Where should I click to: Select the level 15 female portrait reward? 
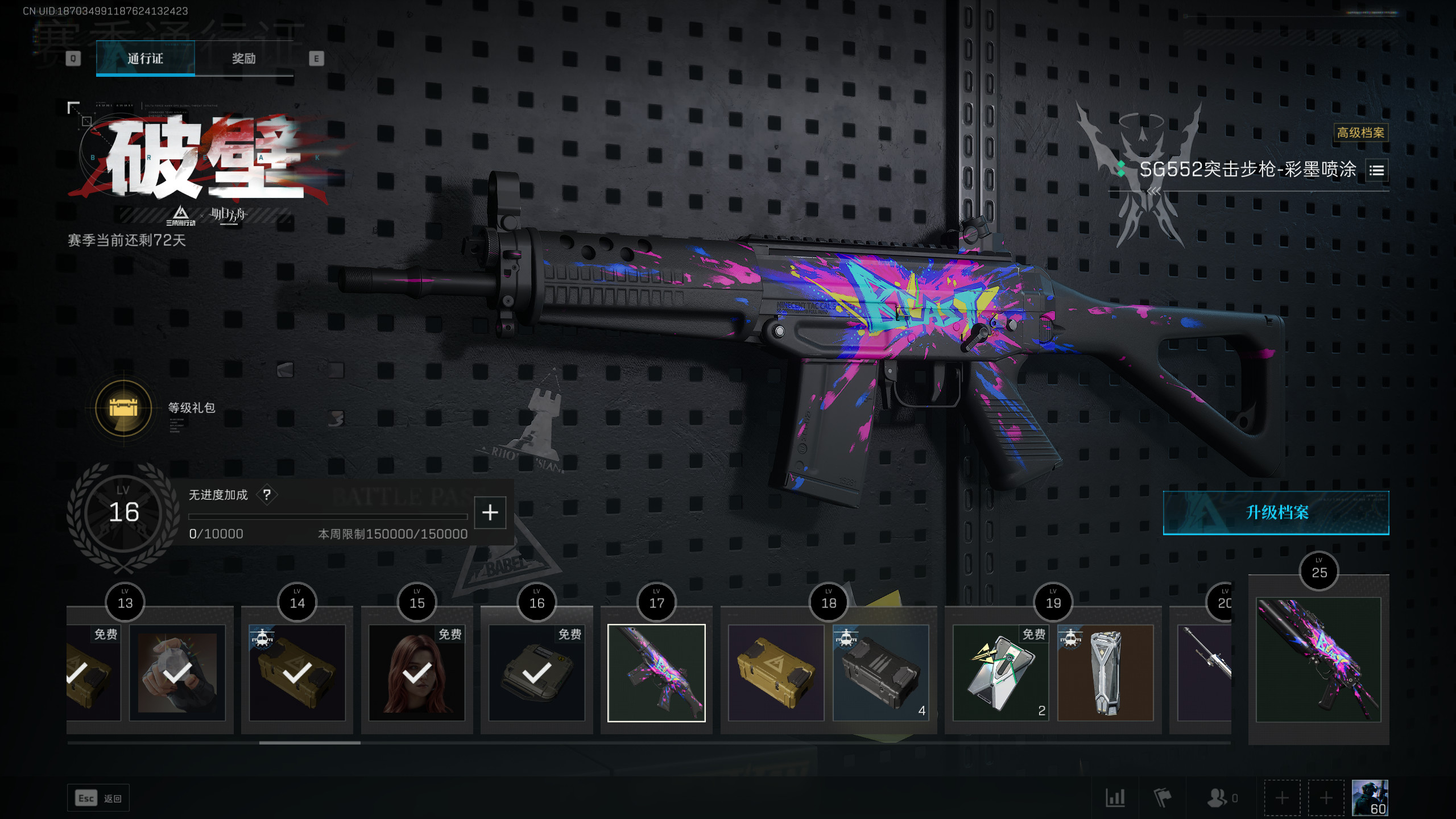coord(417,673)
